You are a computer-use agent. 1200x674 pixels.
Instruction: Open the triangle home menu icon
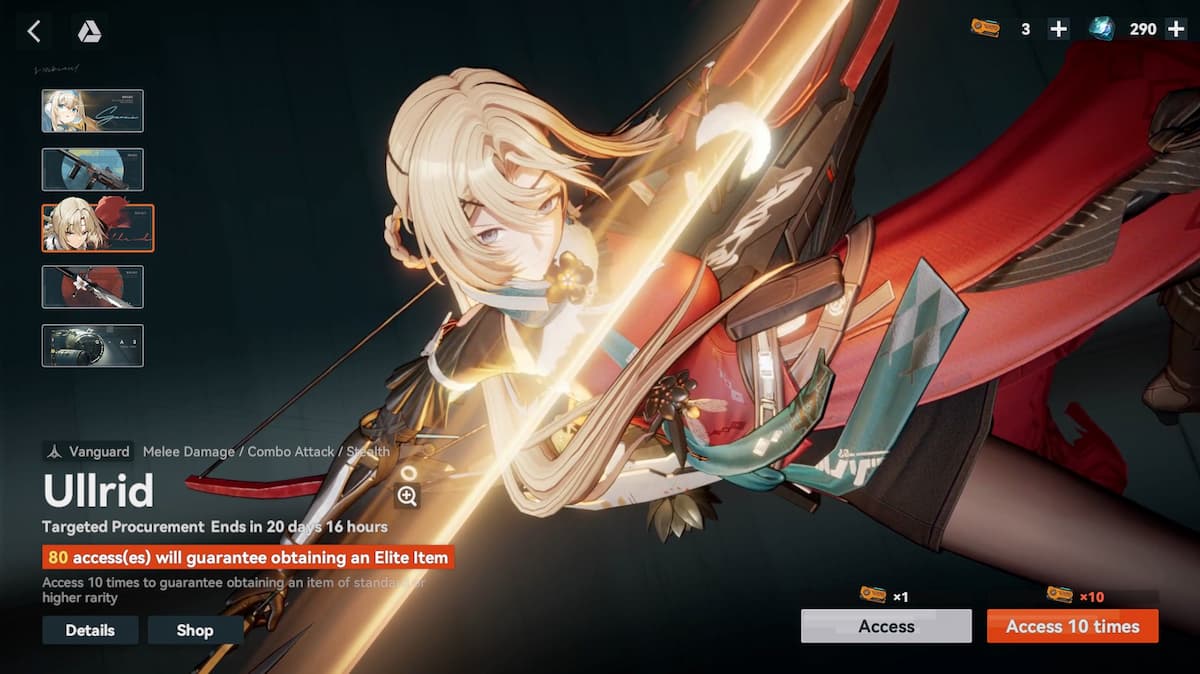pyautogui.click(x=89, y=32)
